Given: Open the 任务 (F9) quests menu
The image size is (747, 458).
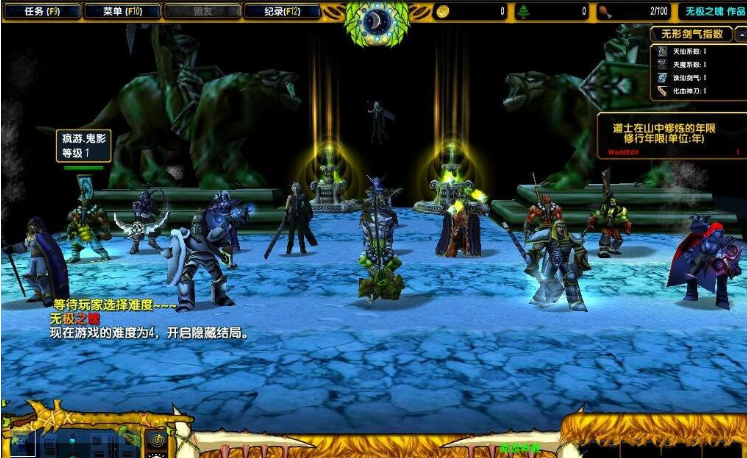Looking at the screenshot, I should [x=39, y=11].
